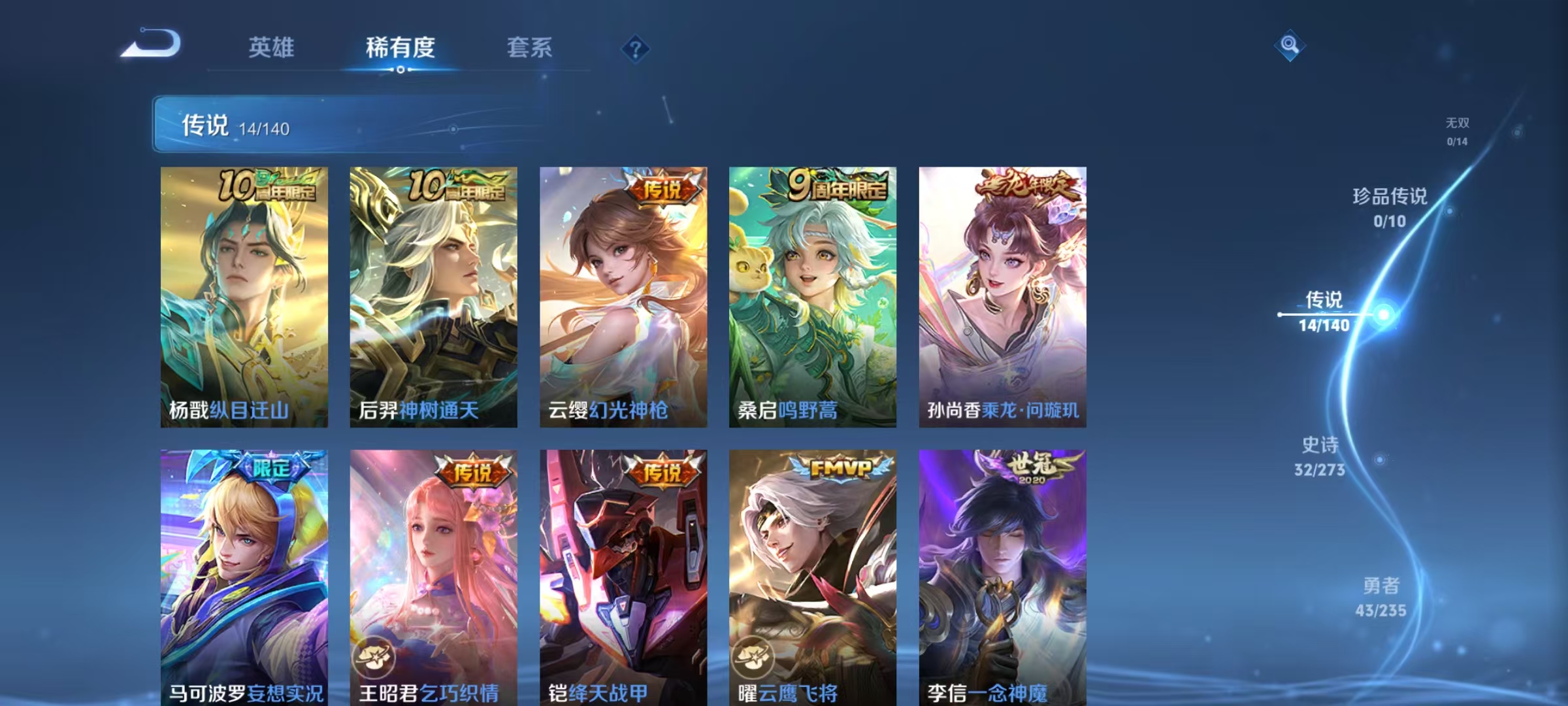Switch to the 英雄 tab
The width and height of the screenshot is (1568, 706).
(272, 48)
